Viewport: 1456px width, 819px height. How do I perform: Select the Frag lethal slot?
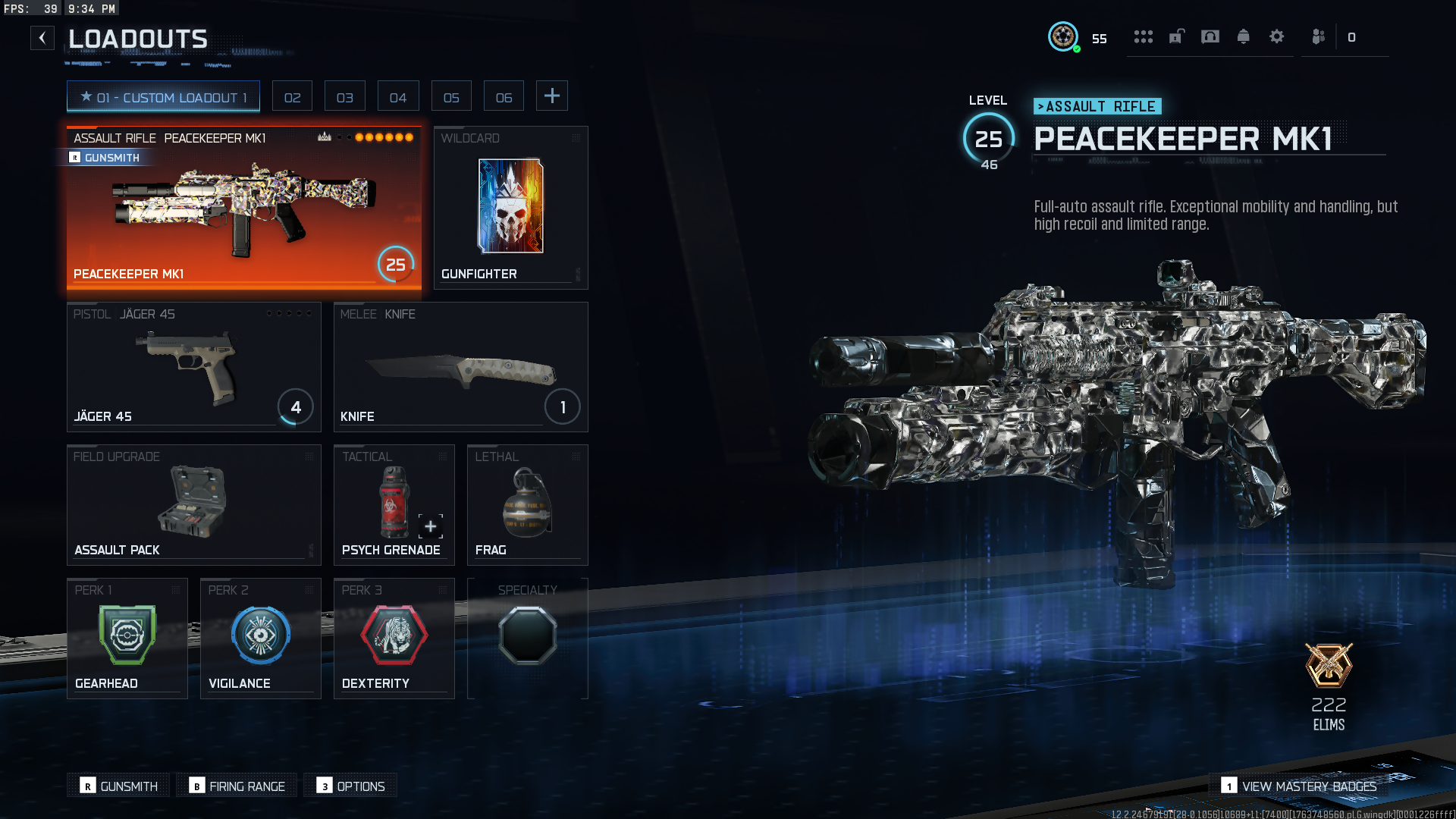pyautogui.click(x=527, y=505)
